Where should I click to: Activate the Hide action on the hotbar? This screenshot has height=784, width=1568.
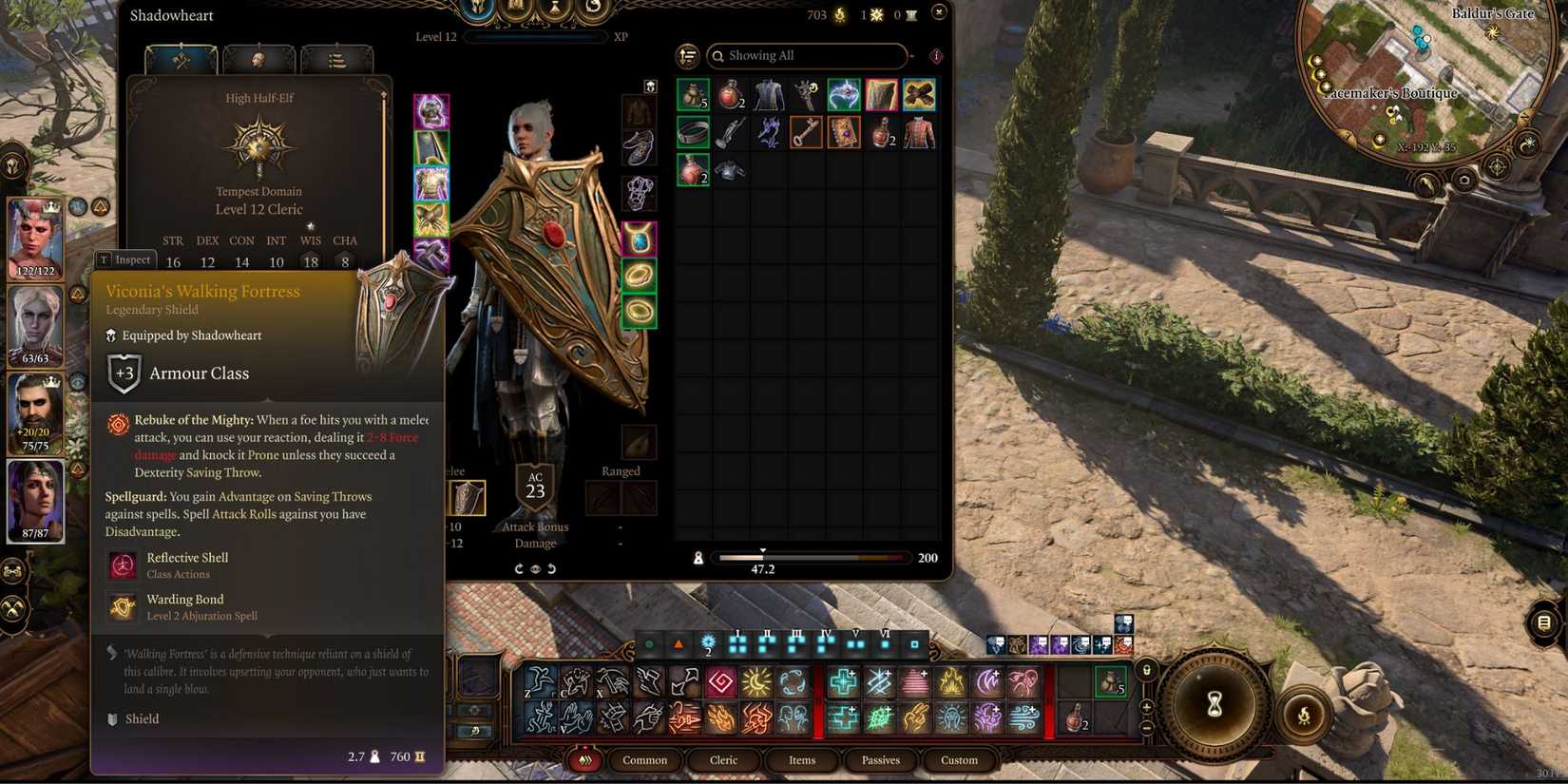pos(575,682)
